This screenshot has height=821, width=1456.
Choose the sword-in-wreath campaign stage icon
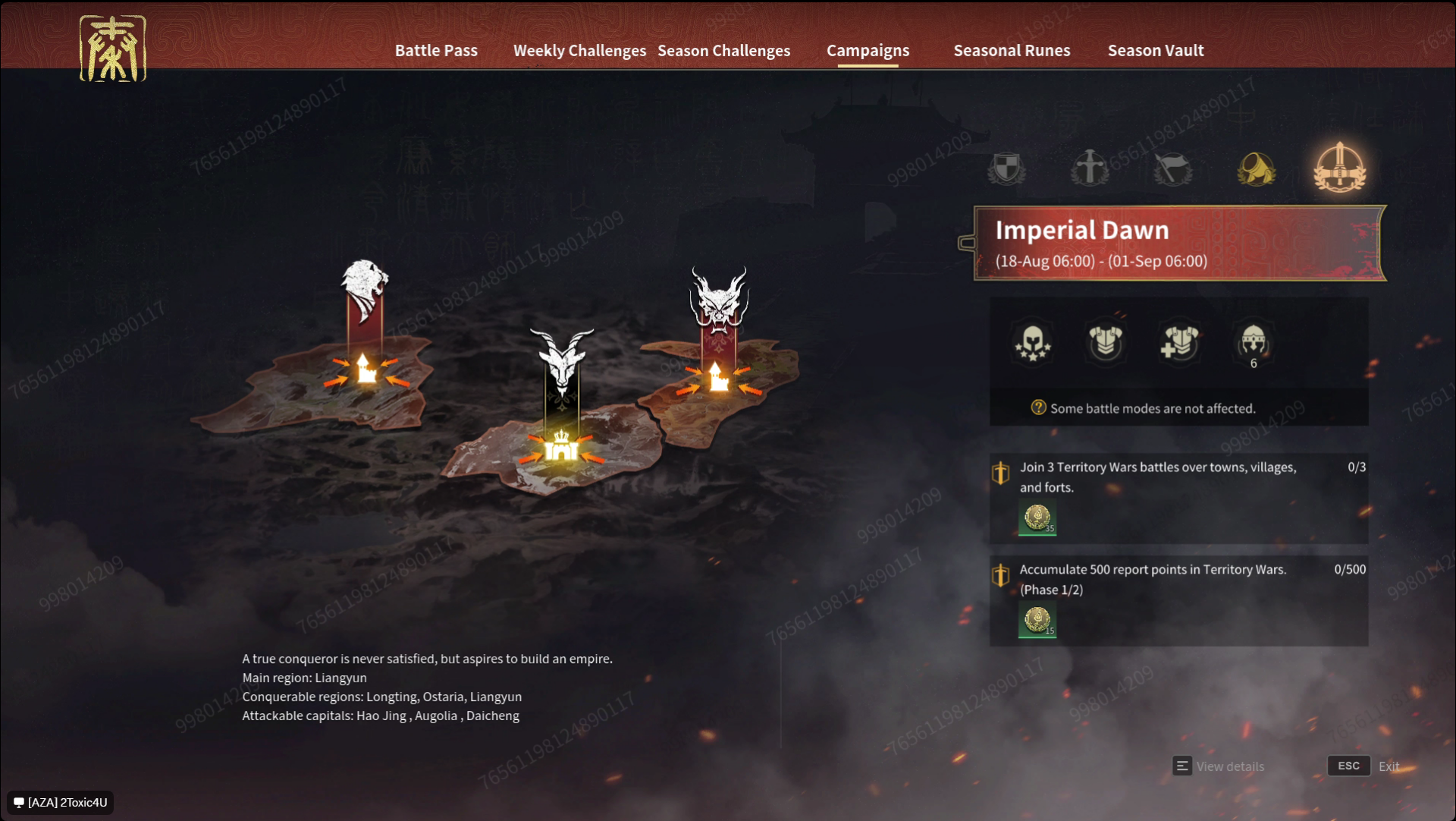point(1090,168)
